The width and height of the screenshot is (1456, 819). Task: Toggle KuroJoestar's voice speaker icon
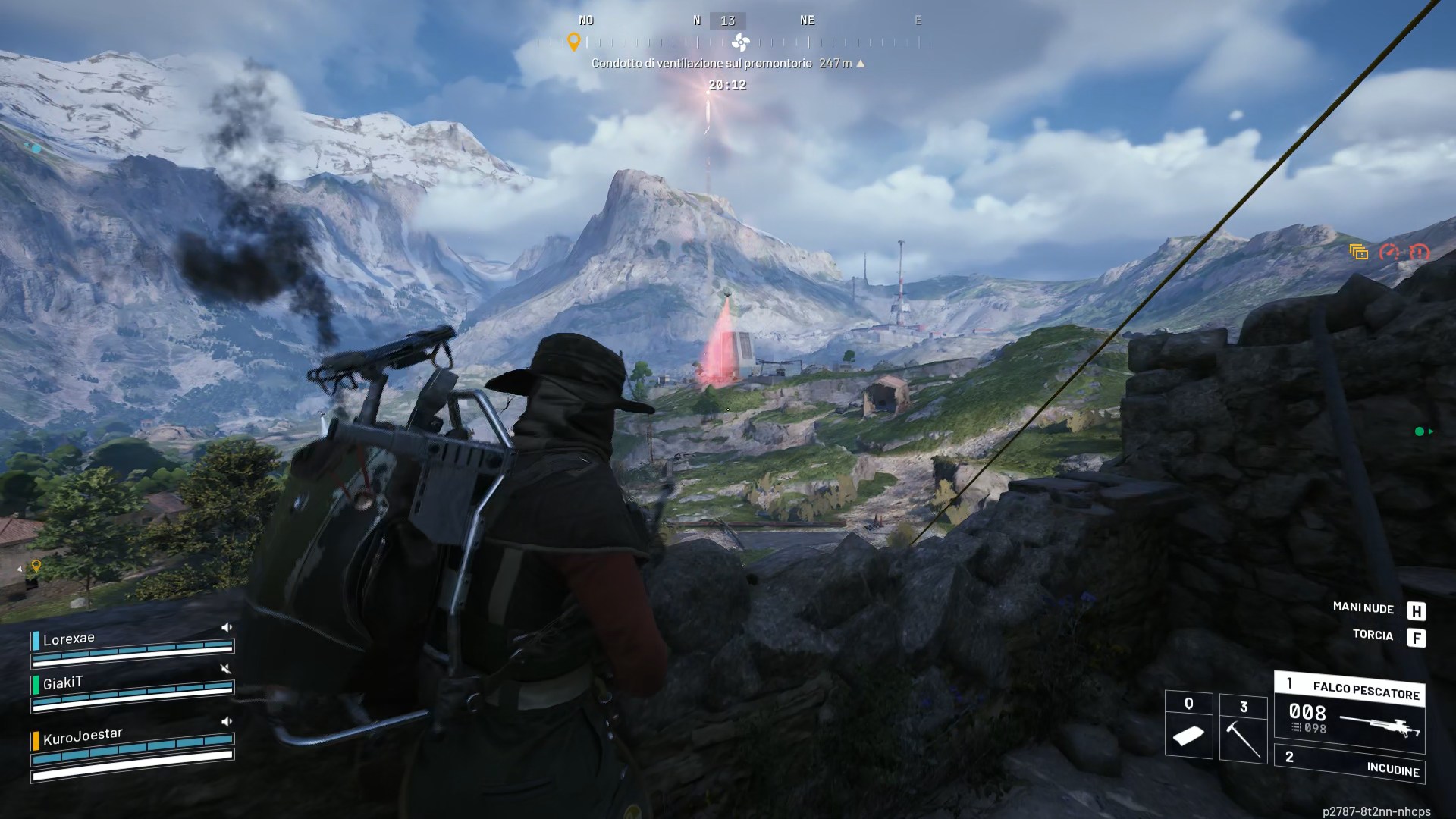point(226,721)
